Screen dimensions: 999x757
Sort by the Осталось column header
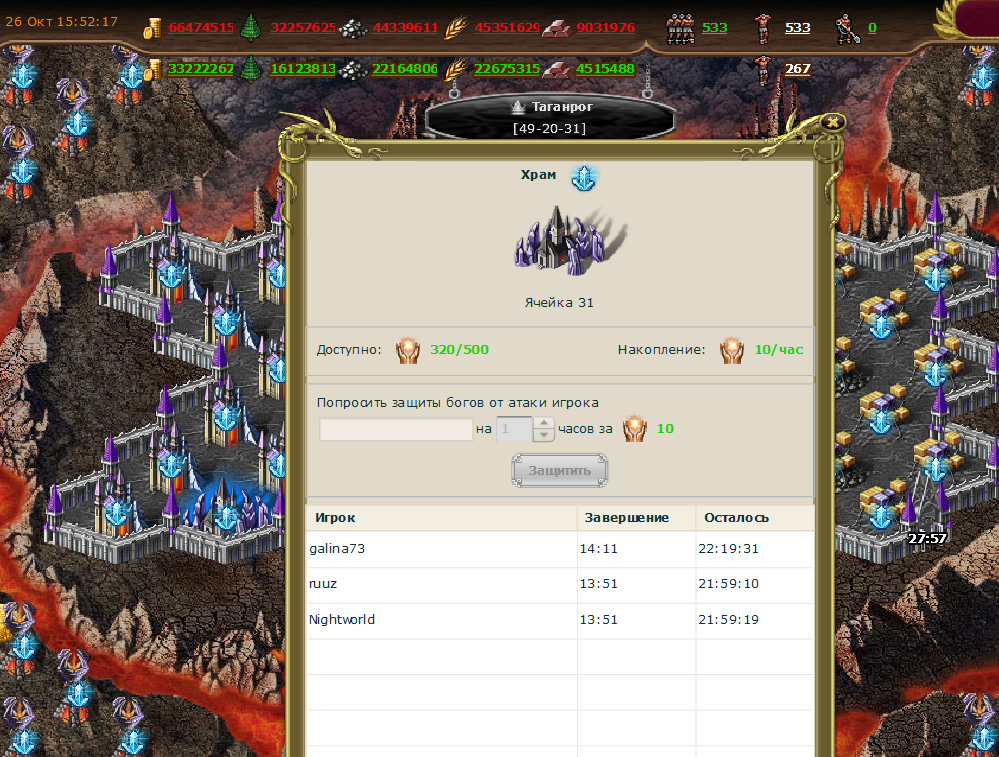(737, 517)
